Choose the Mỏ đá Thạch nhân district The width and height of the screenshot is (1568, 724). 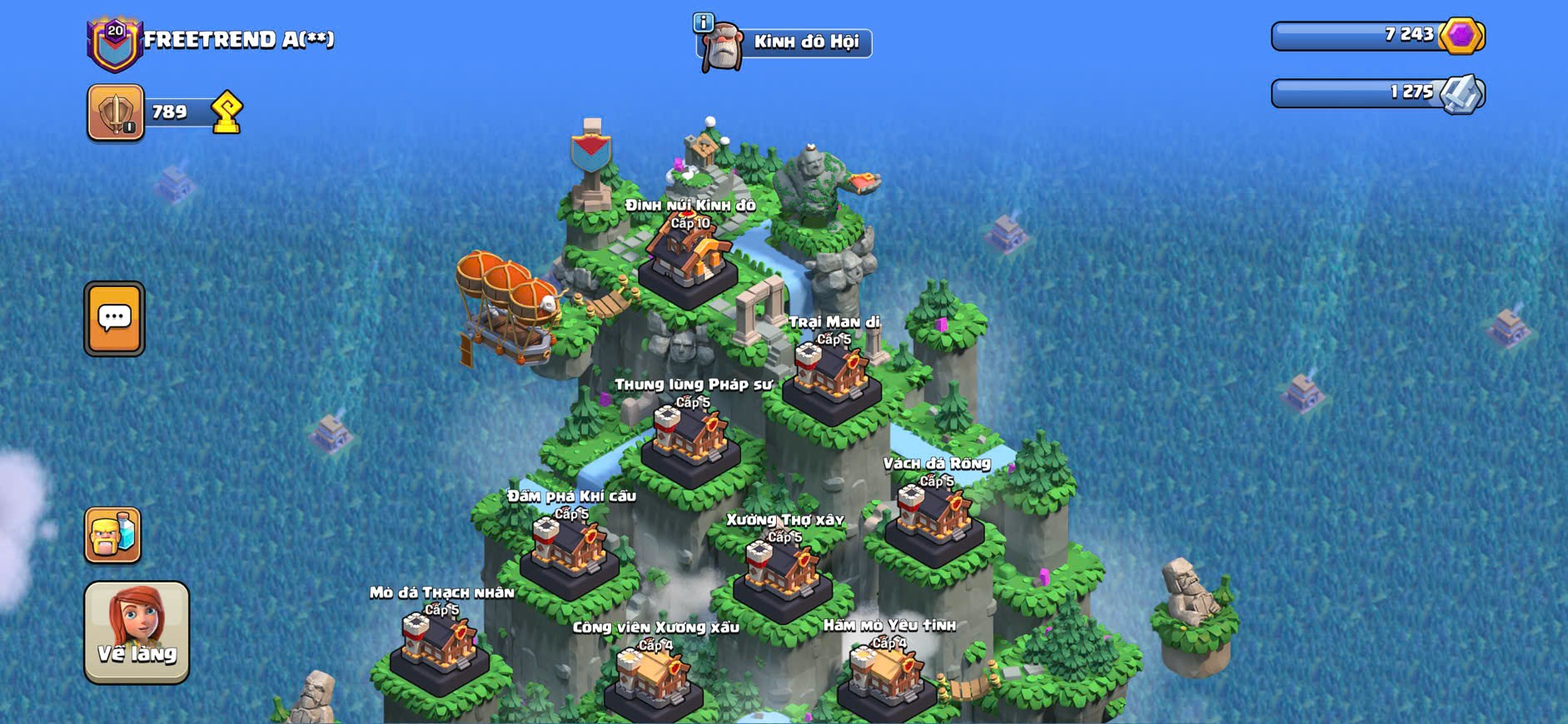[x=440, y=649]
